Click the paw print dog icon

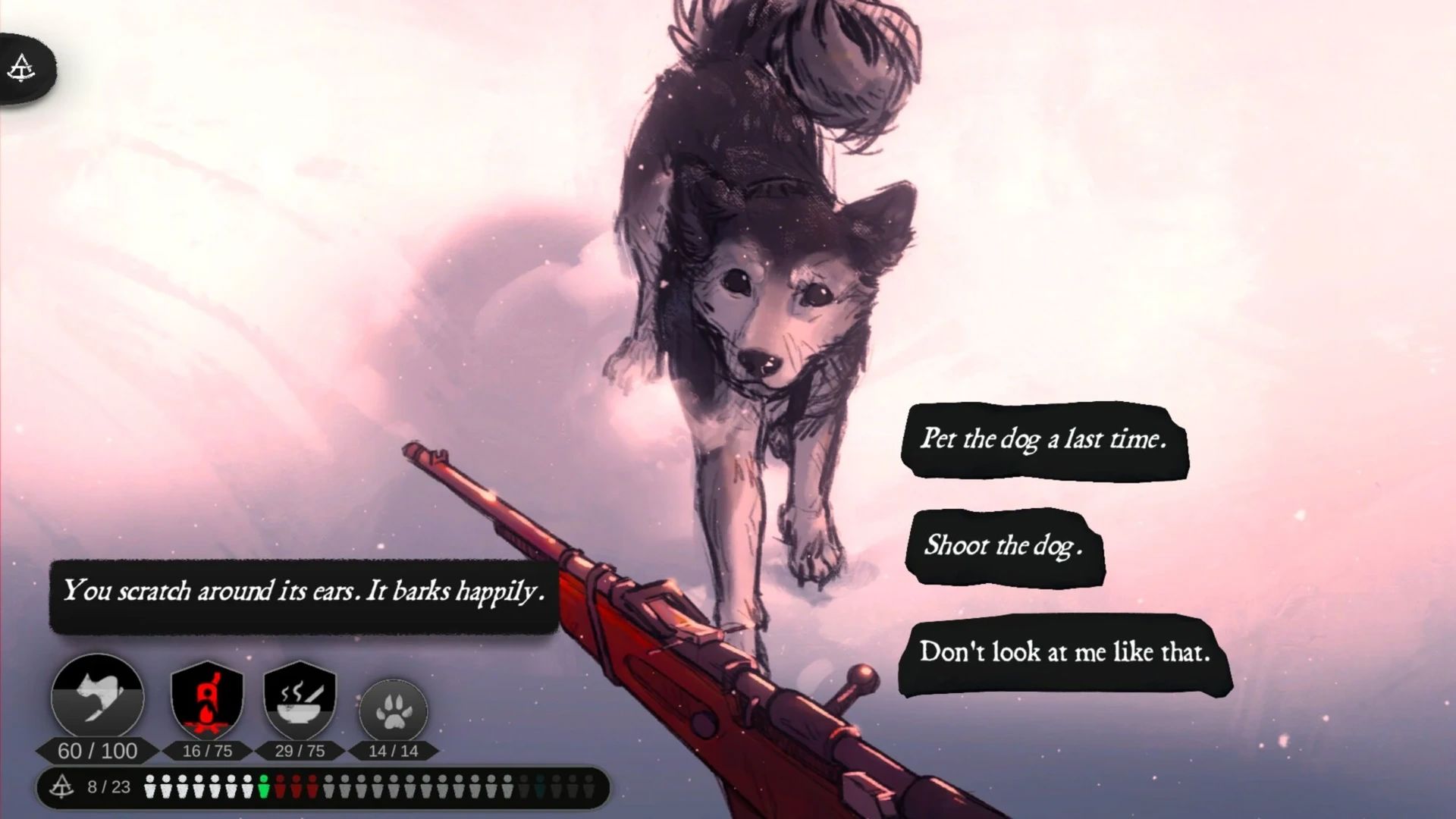pos(393,711)
